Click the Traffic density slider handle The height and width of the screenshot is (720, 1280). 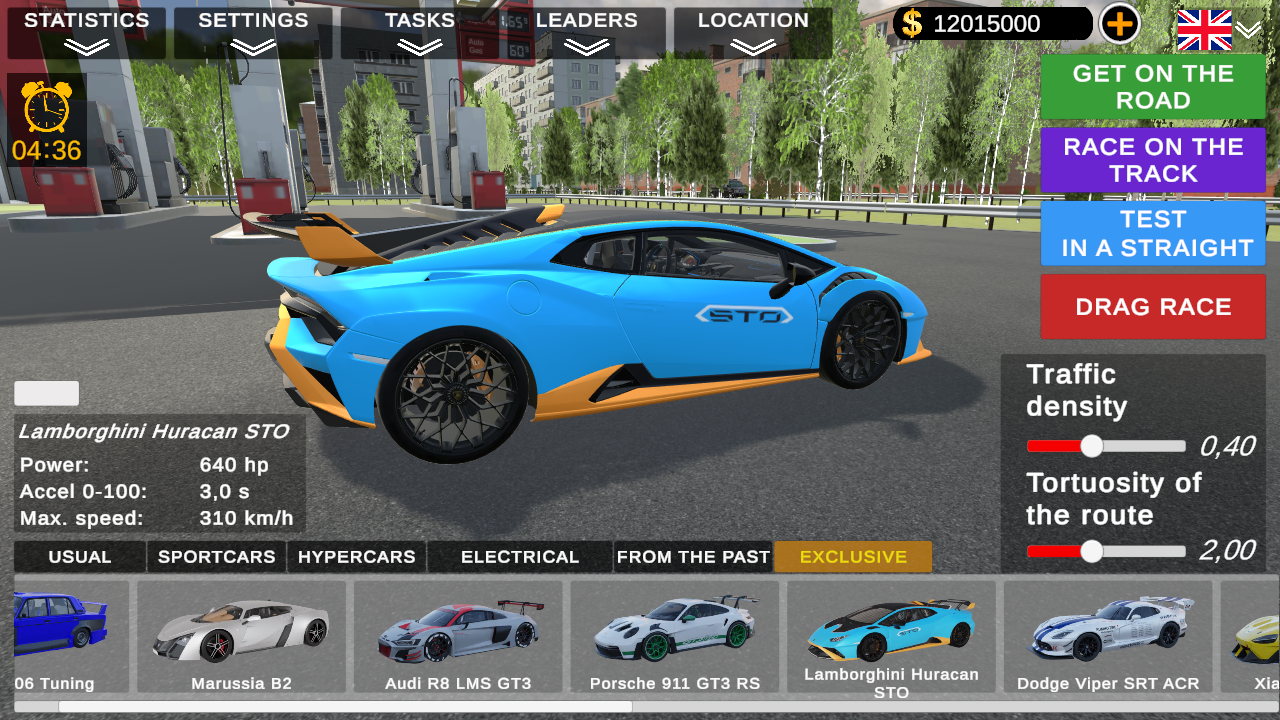[x=1090, y=444]
